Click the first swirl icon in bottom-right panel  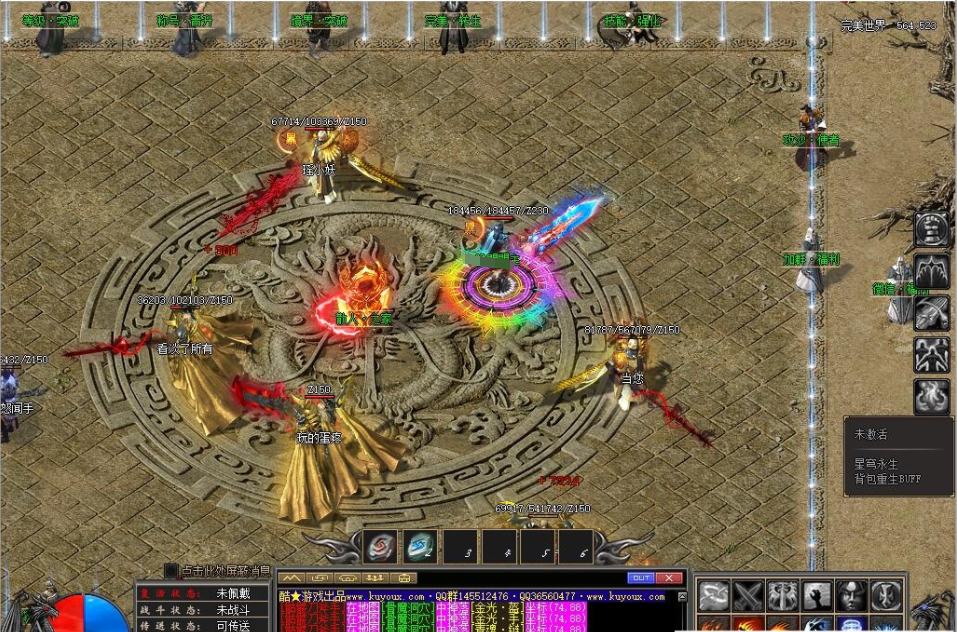715,596
